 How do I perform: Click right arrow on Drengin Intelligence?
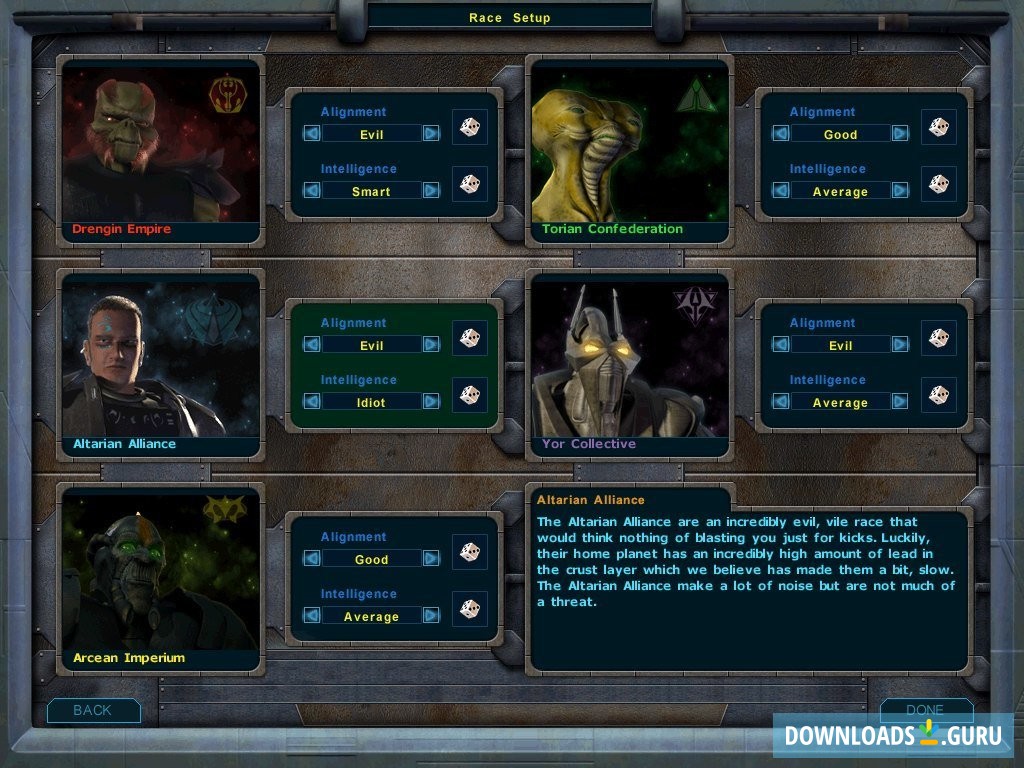coord(431,191)
